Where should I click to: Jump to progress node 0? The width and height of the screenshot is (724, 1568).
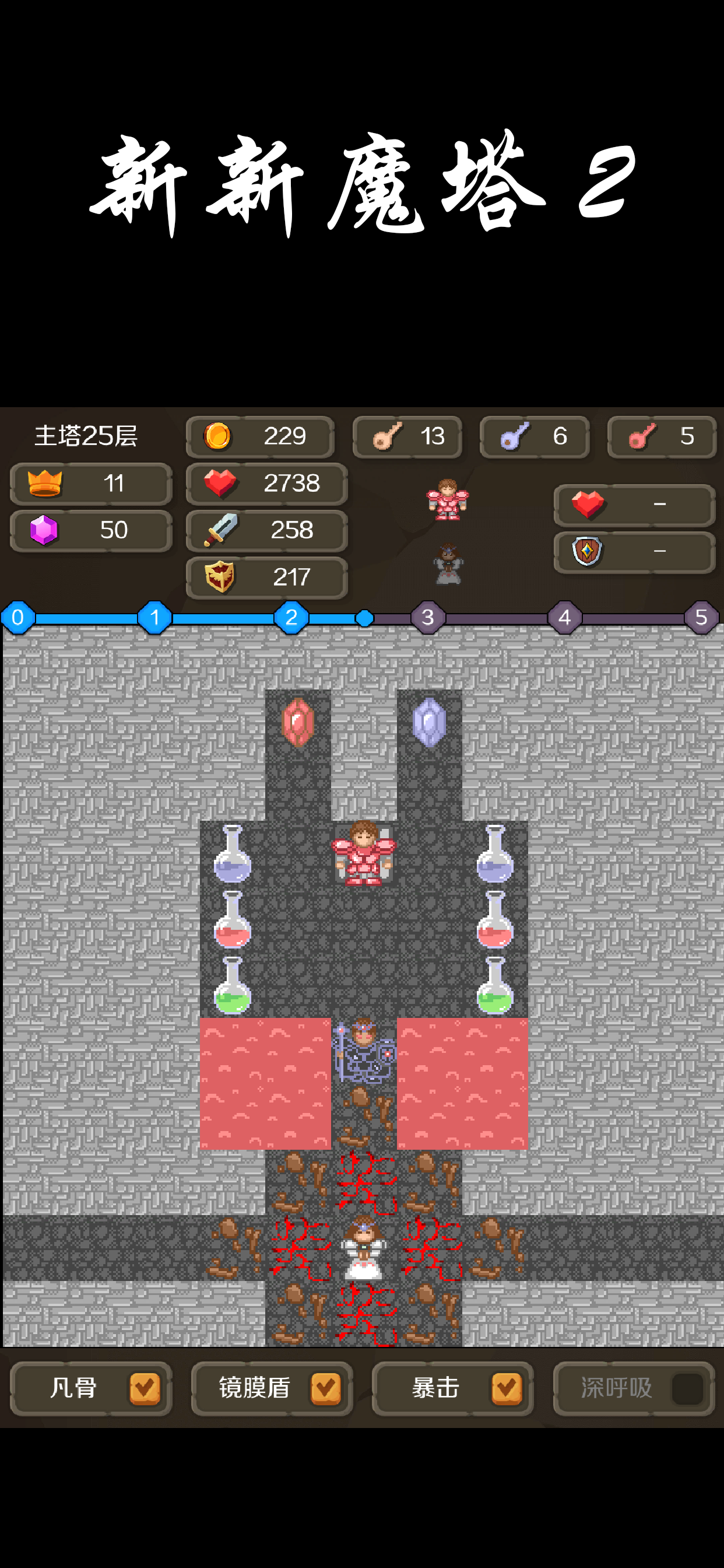tap(17, 617)
